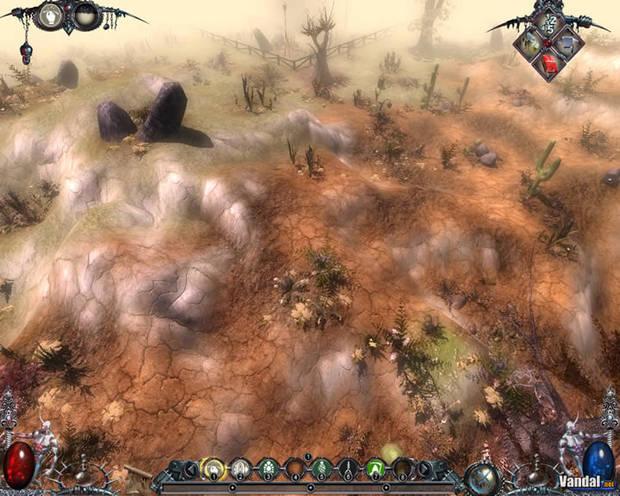Select the empty slot beside the fist icon

point(86,15)
